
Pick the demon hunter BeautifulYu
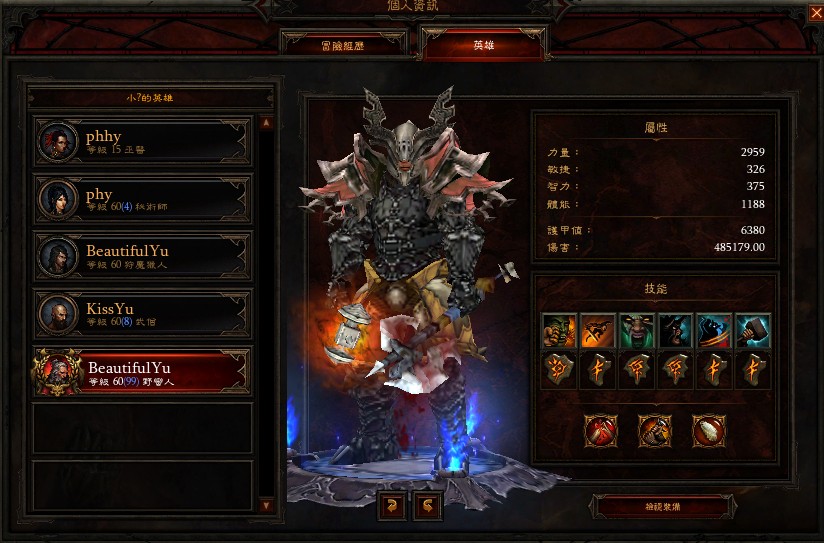click(142, 256)
